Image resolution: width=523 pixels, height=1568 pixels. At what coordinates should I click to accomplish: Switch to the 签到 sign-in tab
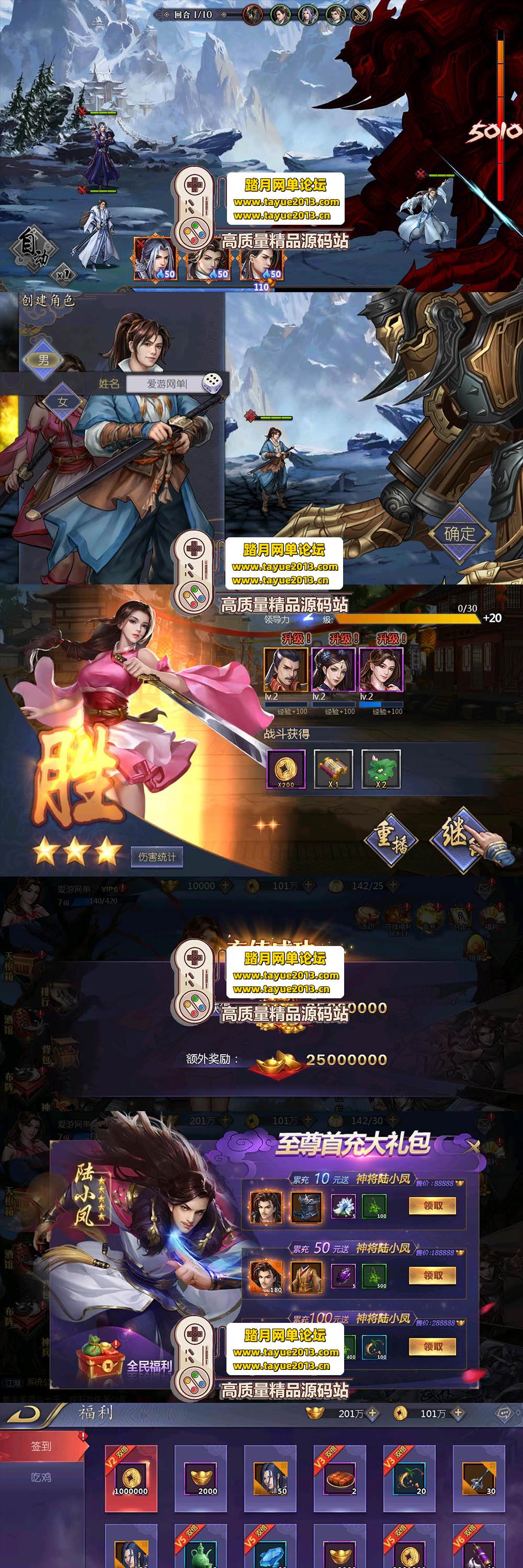41,1446
